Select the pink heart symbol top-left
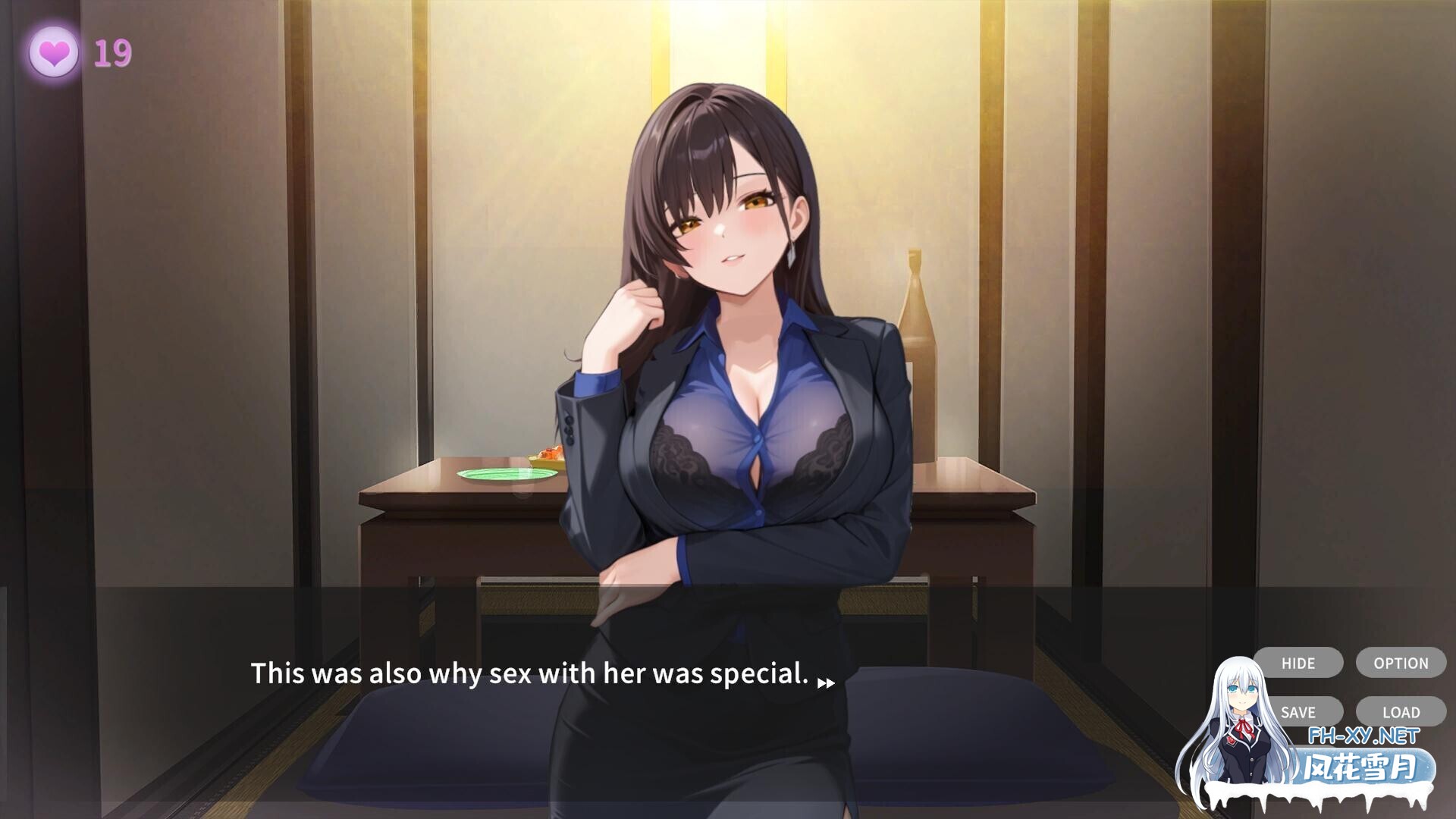The height and width of the screenshot is (819, 1456). tap(53, 52)
